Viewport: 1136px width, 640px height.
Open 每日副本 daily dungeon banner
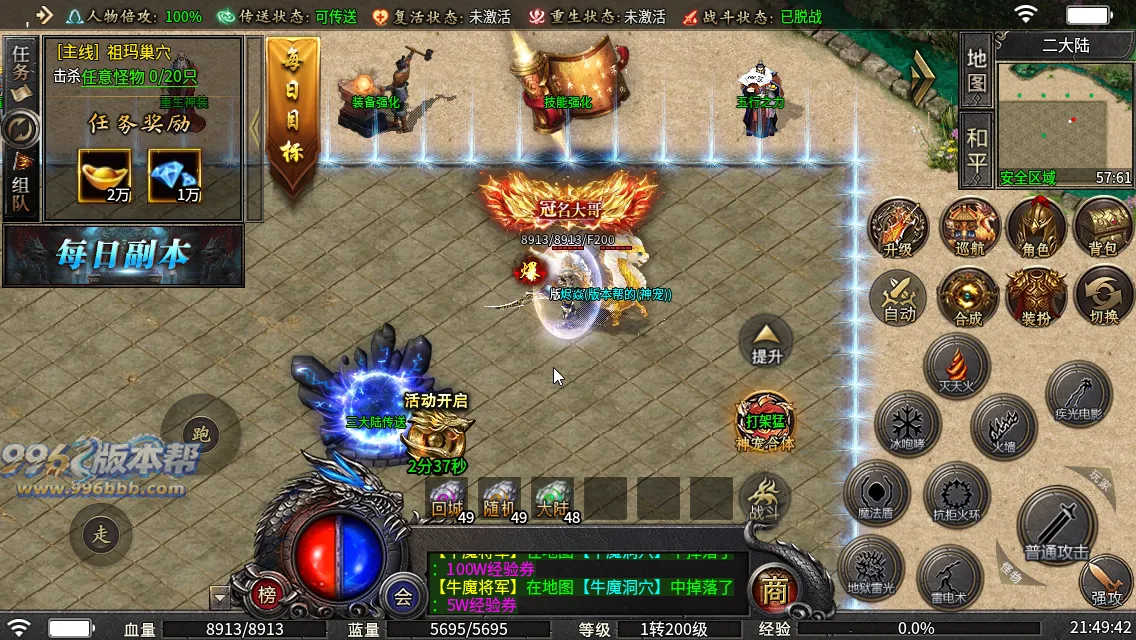coord(123,256)
